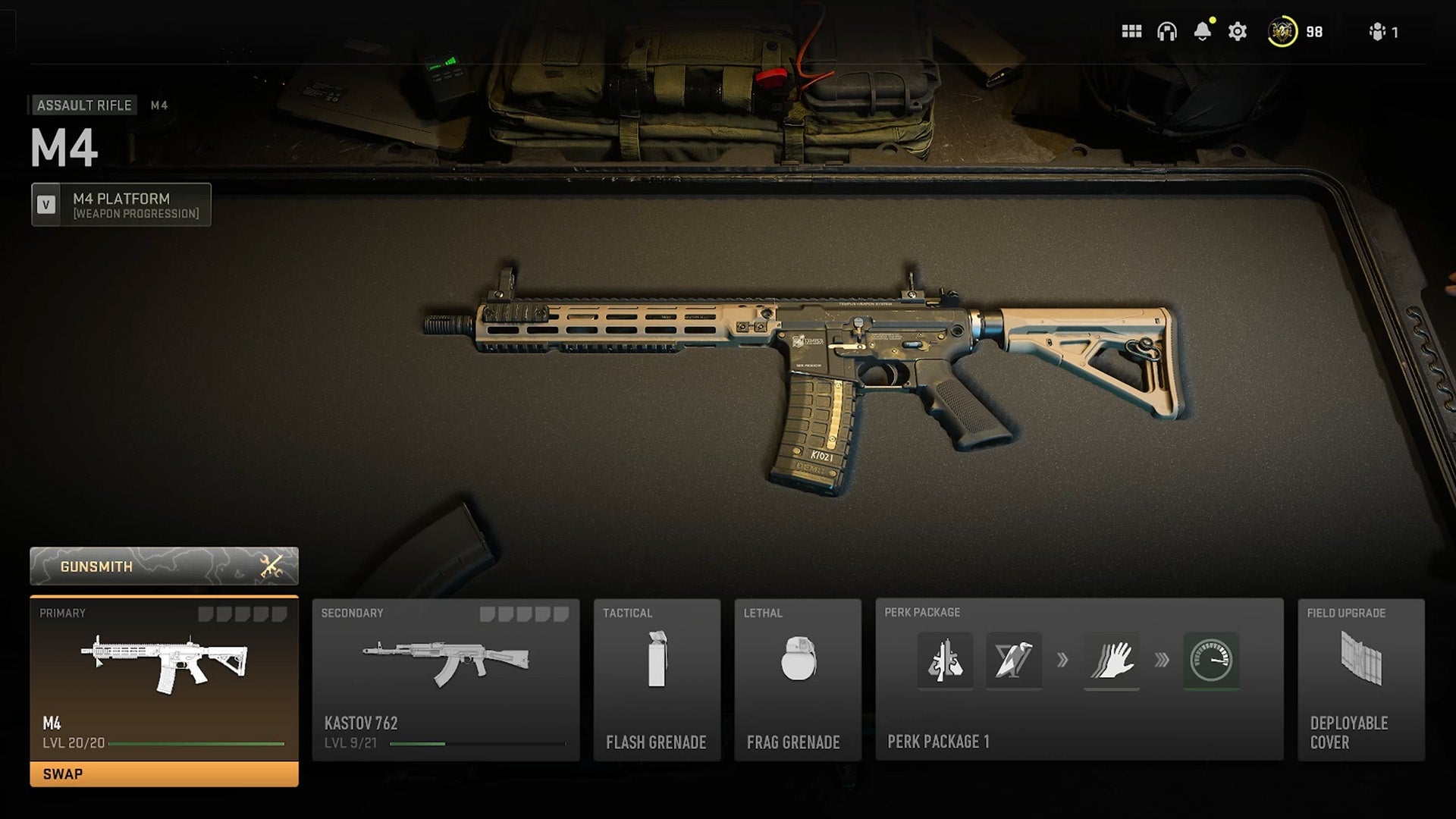Select the Overkill dual-weapons perk icon

pyautogui.click(x=946, y=661)
